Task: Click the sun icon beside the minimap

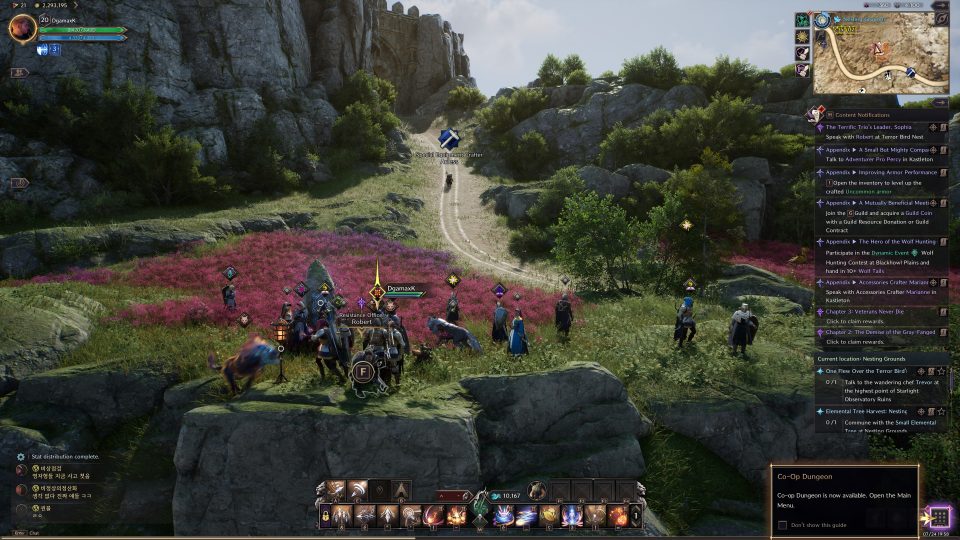Action: 802,37
